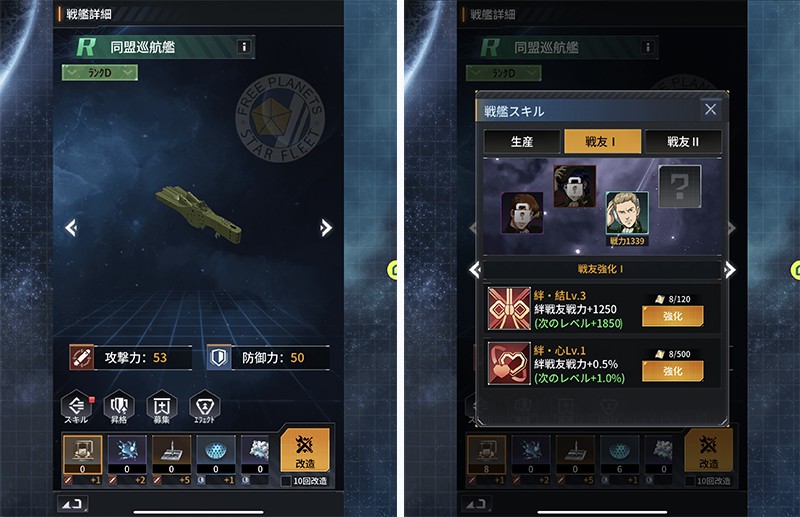Choose the locked brown-haired comrade portrait
The image size is (800, 517).
pos(522,213)
